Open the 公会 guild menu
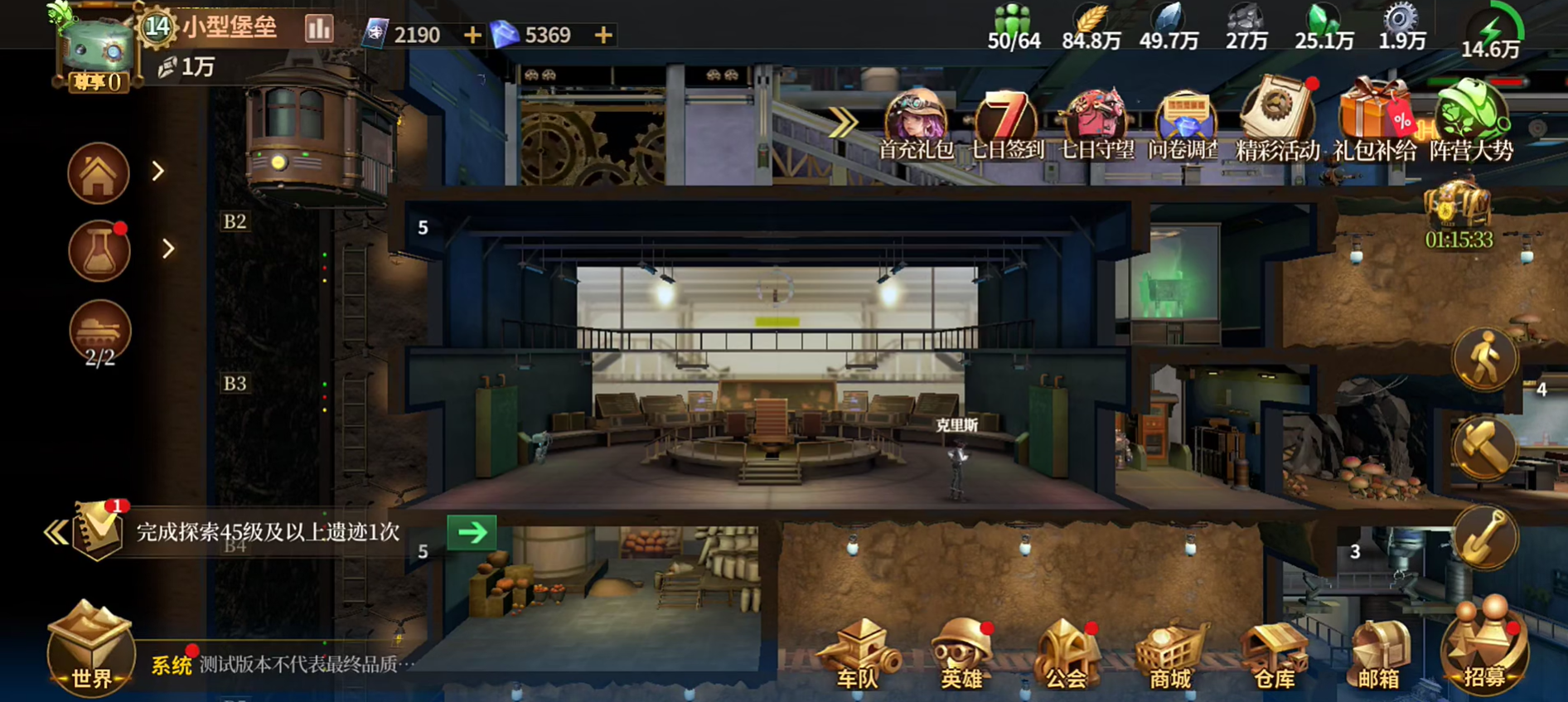Viewport: 1568px width, 702px height. (x=1067, y=655)
